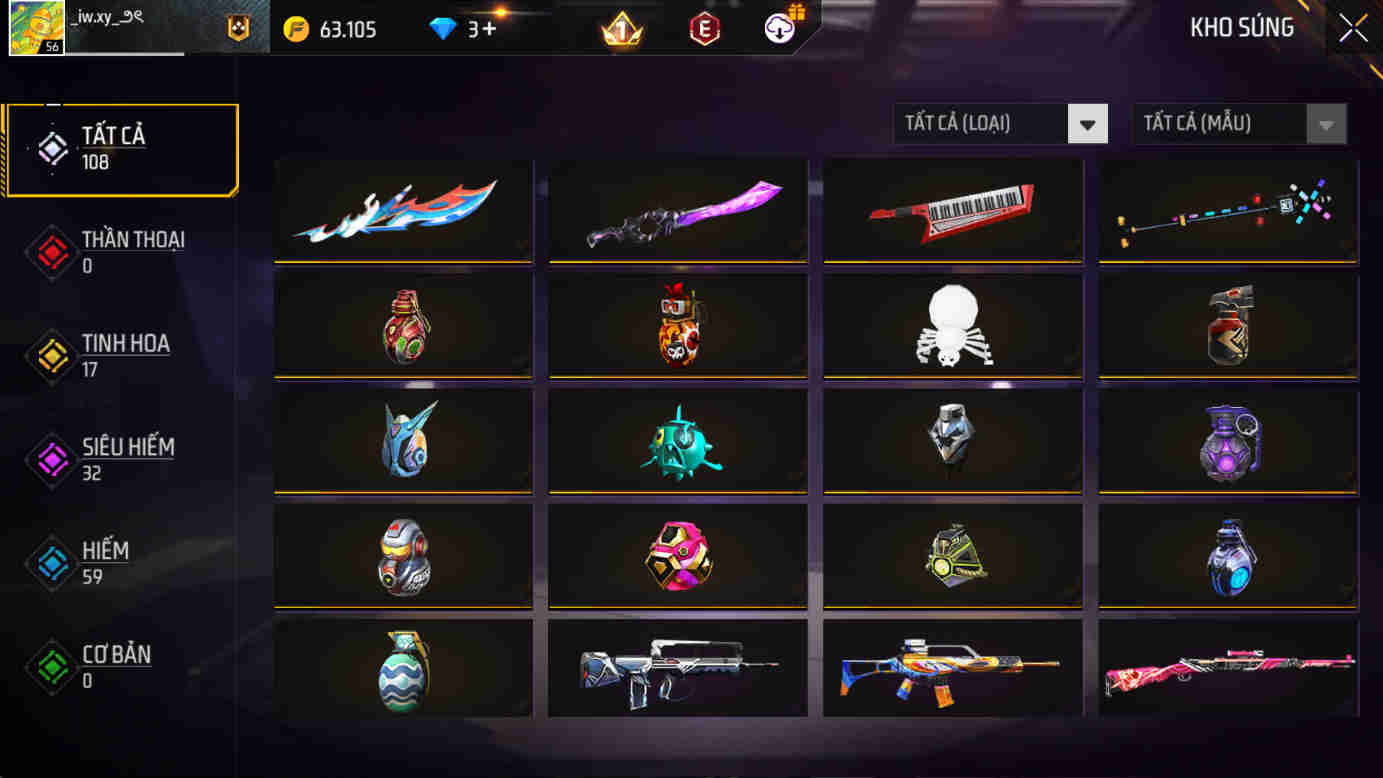1383x778 pixels.
Task: Click the gold TINH HOA rarity icon
Action: pos(50,356)
